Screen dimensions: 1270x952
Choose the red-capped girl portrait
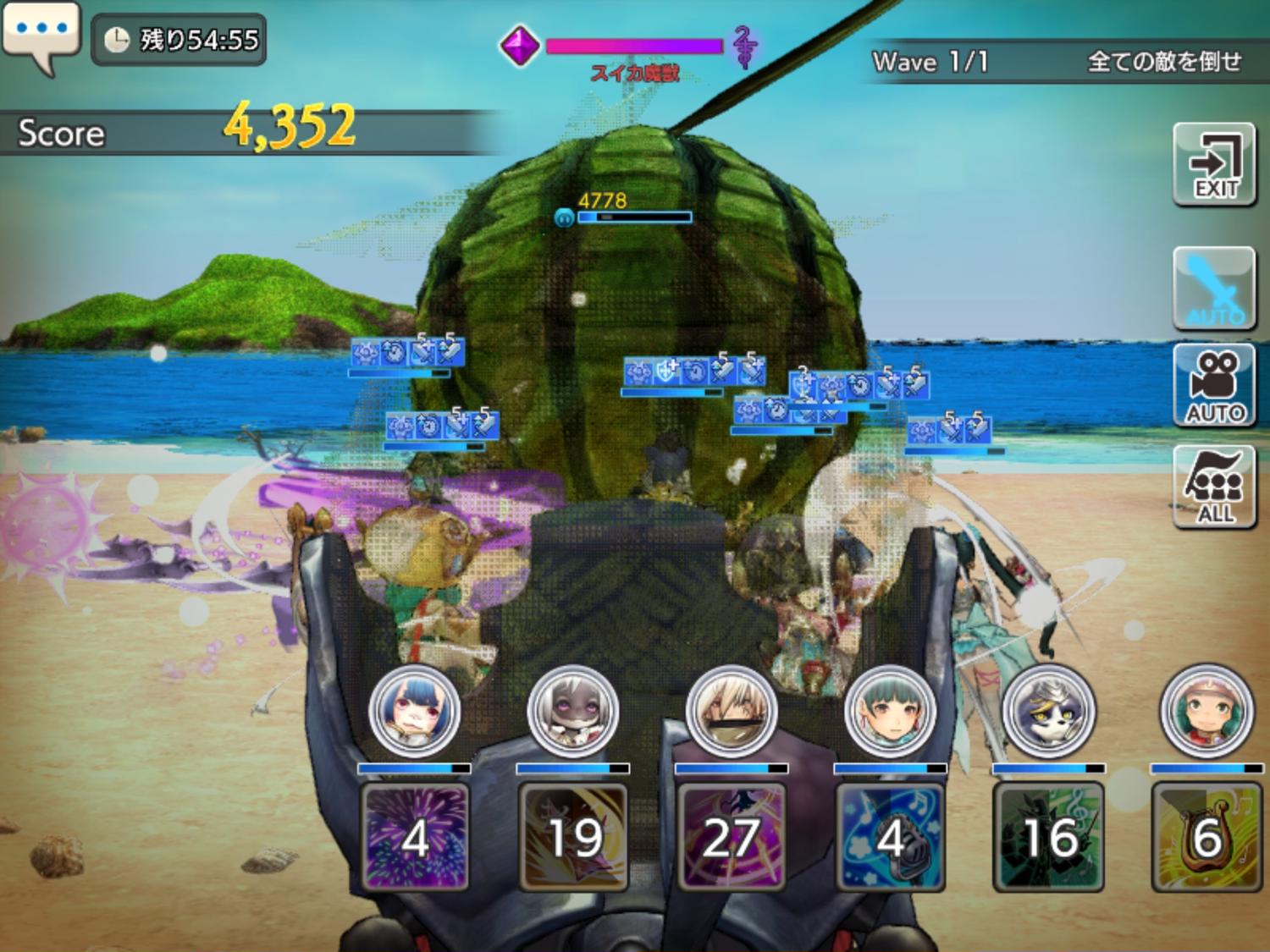[1206, 710]
